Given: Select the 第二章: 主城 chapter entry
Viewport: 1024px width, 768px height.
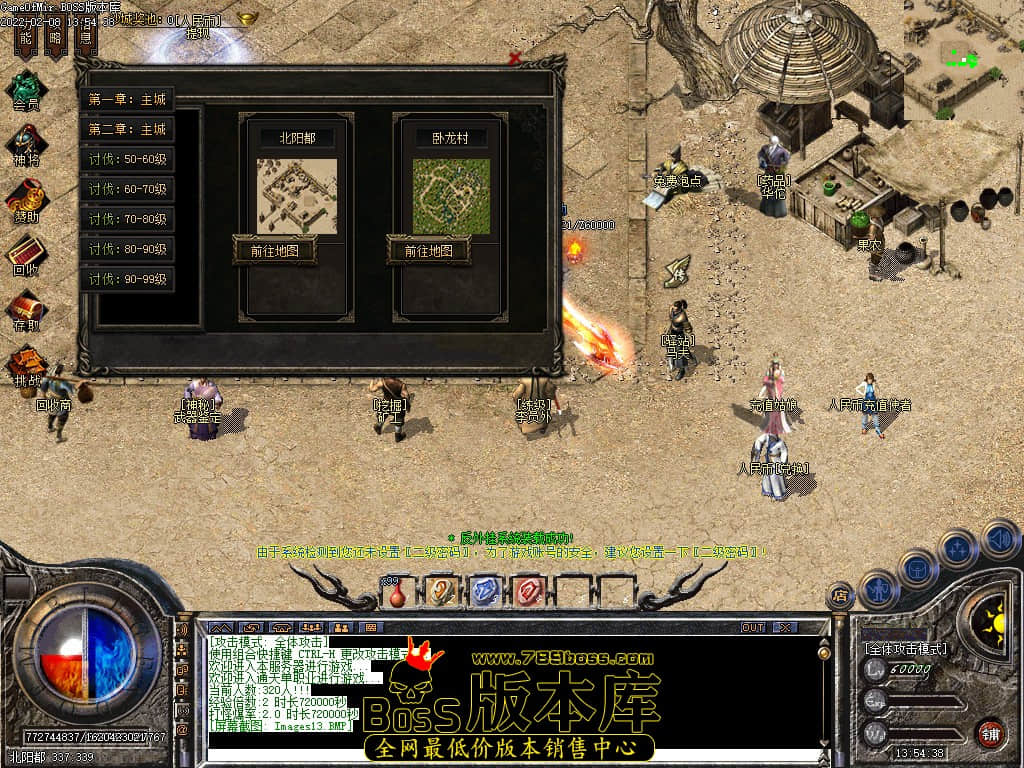Looking at the screenshot, I should [127, 130].
